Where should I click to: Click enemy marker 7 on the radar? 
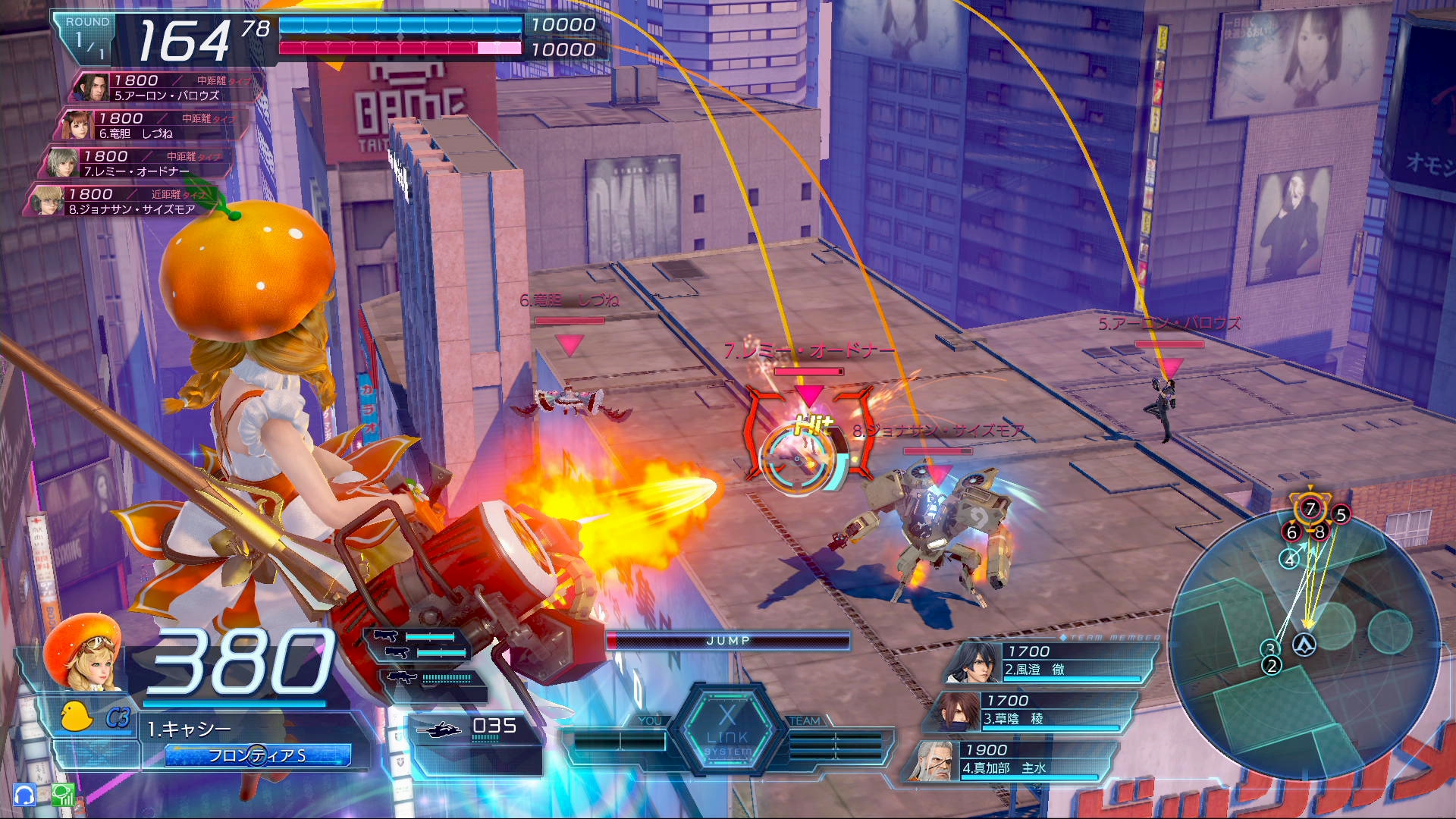click(1310, 508)
